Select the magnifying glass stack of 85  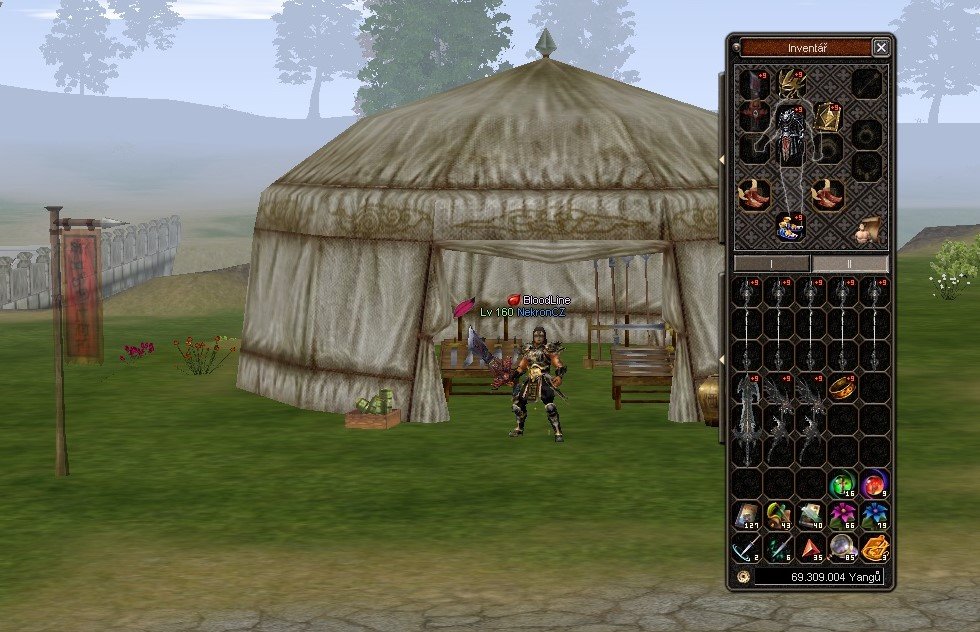[843, 548]
